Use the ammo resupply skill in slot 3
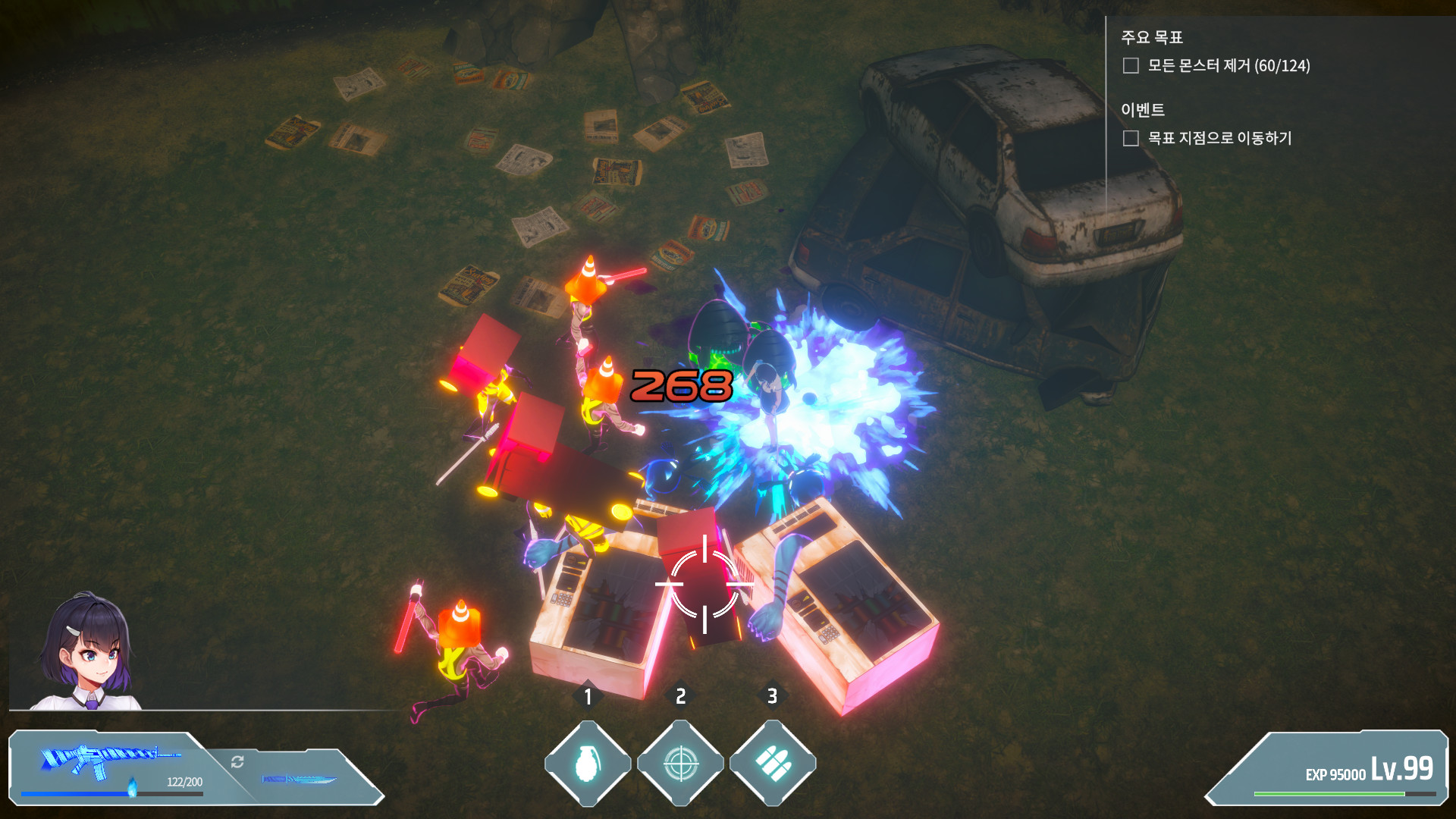 [773, 764]
